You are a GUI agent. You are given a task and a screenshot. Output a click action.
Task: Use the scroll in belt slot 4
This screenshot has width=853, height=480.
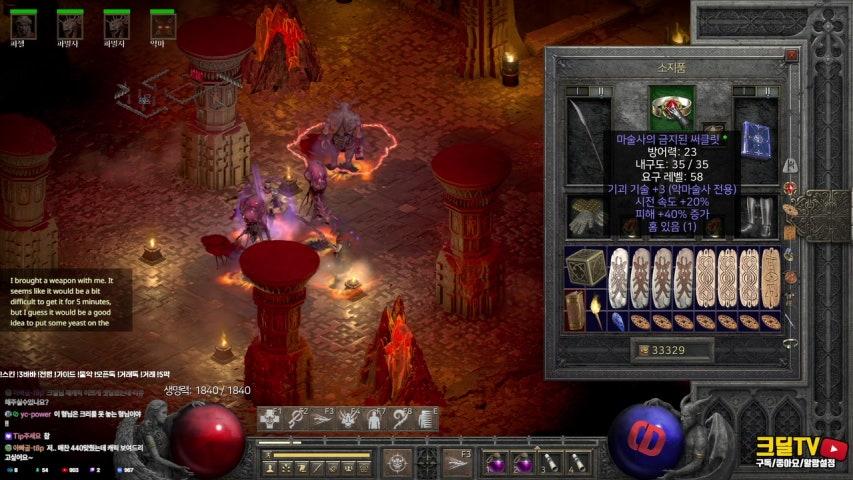click(x=575, y=461)
